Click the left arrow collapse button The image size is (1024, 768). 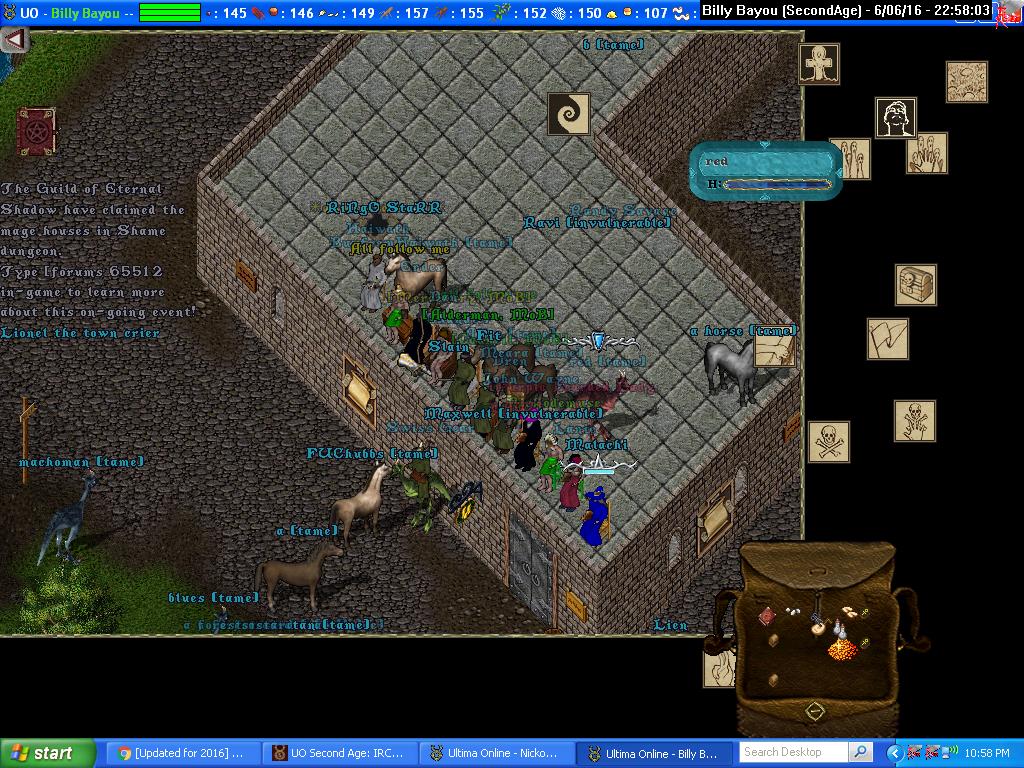click(x=15, y=40)
